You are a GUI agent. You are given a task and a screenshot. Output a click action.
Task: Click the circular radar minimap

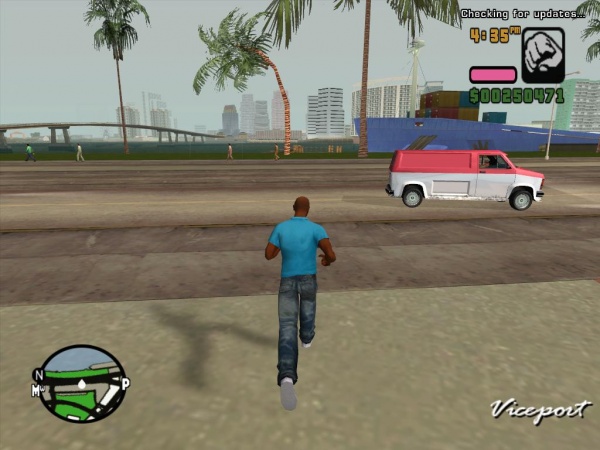(x=82, y=383)
